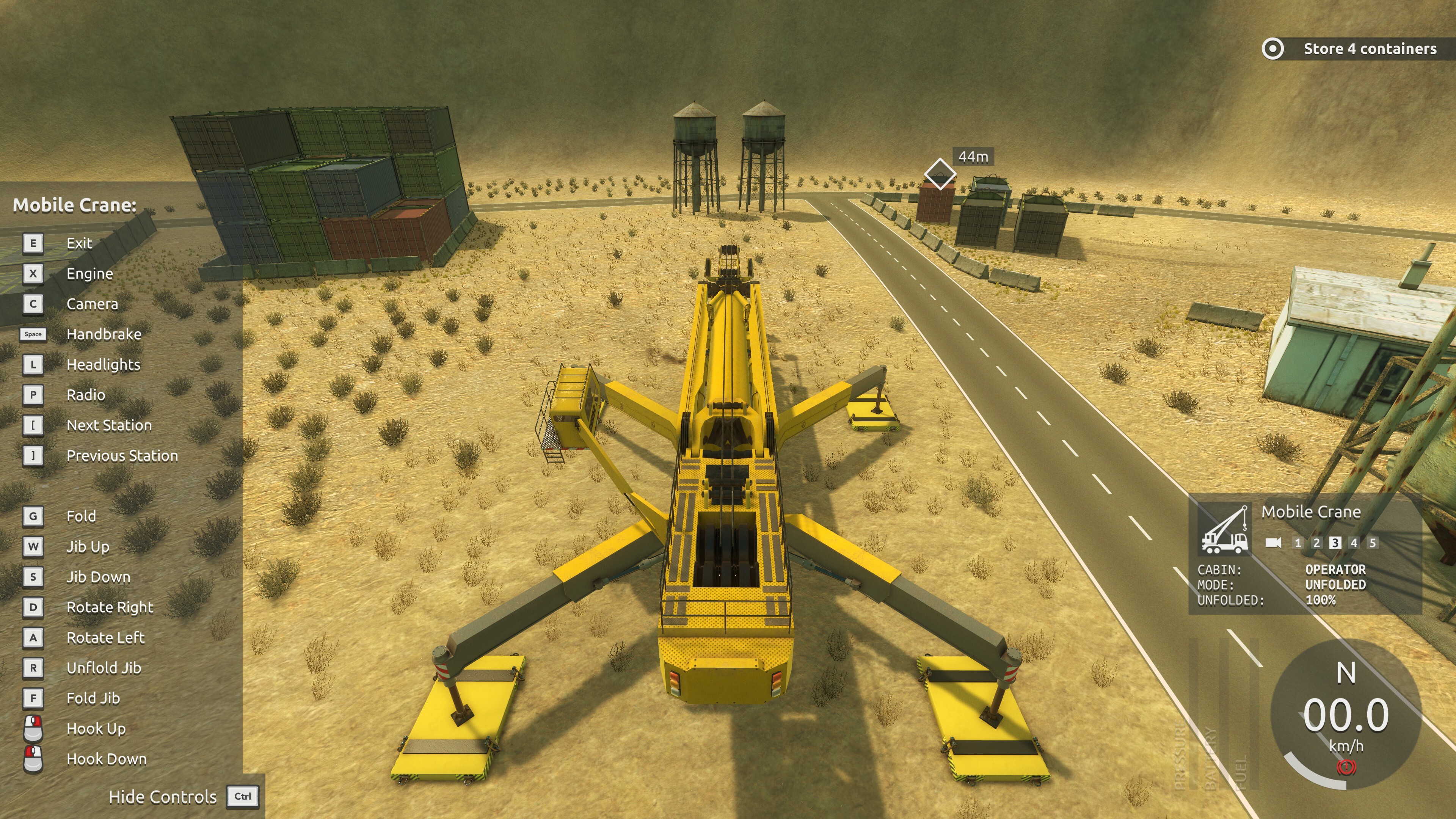This screenshot has height=819, width=1456.
Task: Switch to camera view 2
Action: (1316, 543)
